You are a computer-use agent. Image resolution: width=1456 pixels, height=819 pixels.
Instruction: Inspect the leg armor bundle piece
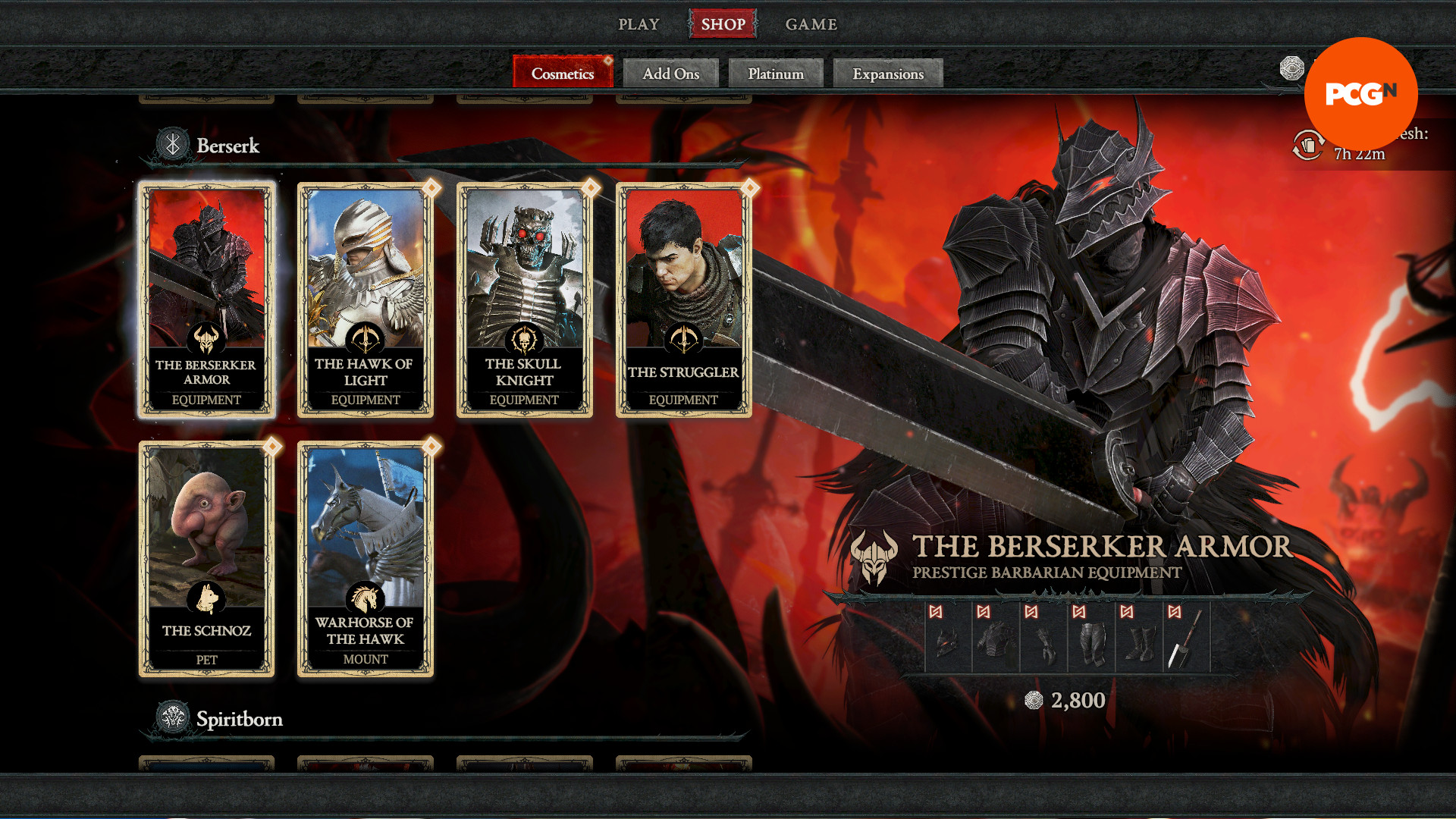pyautogui.click(x=1091, y=639)
